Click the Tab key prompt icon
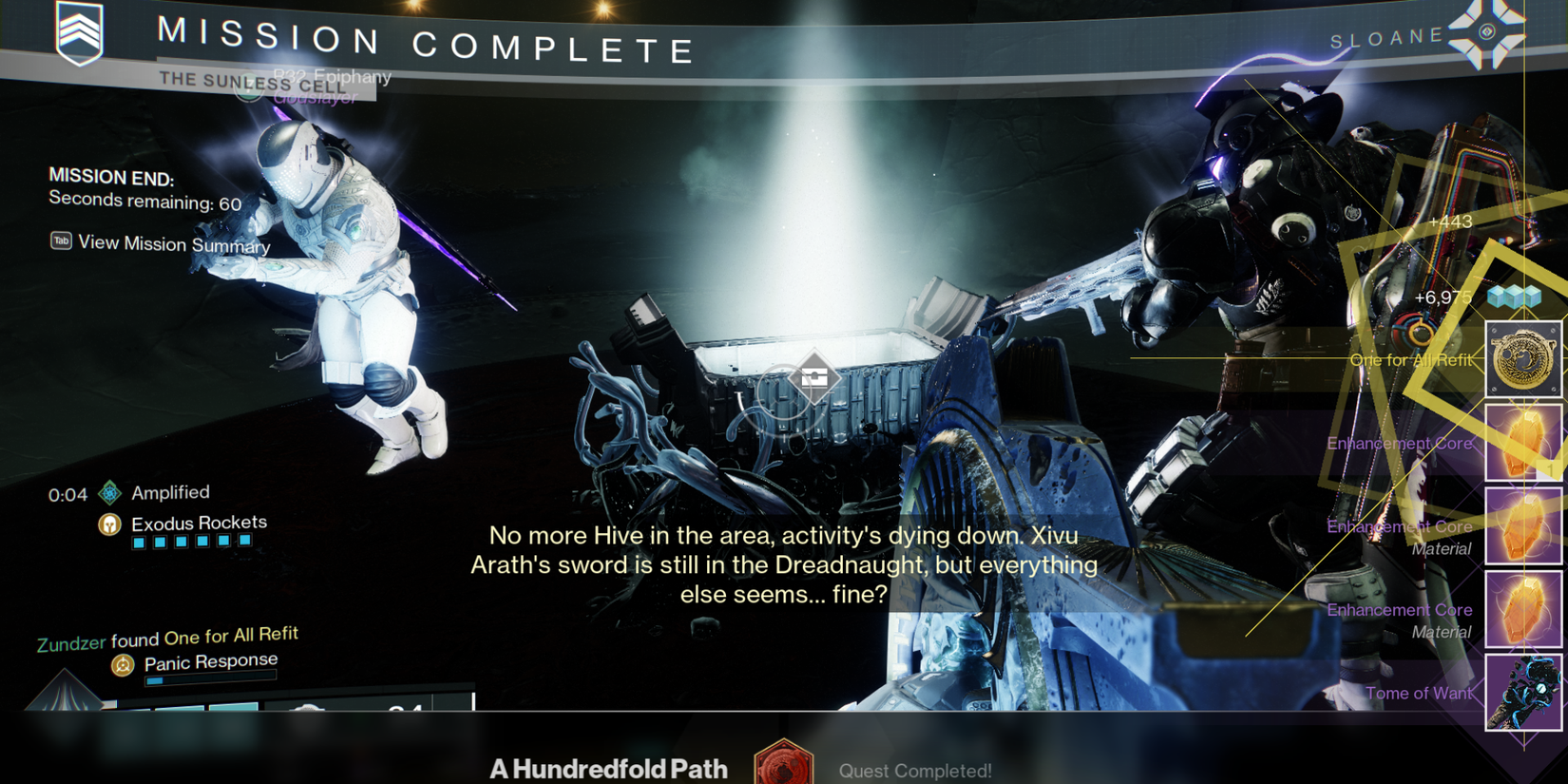 pos(60,241)
